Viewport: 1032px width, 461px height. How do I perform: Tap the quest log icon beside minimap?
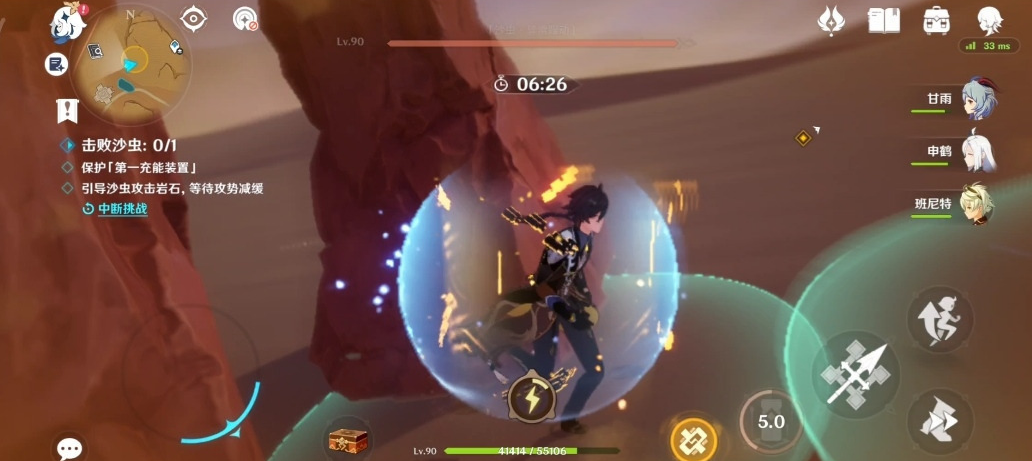(x=56, y=64)
